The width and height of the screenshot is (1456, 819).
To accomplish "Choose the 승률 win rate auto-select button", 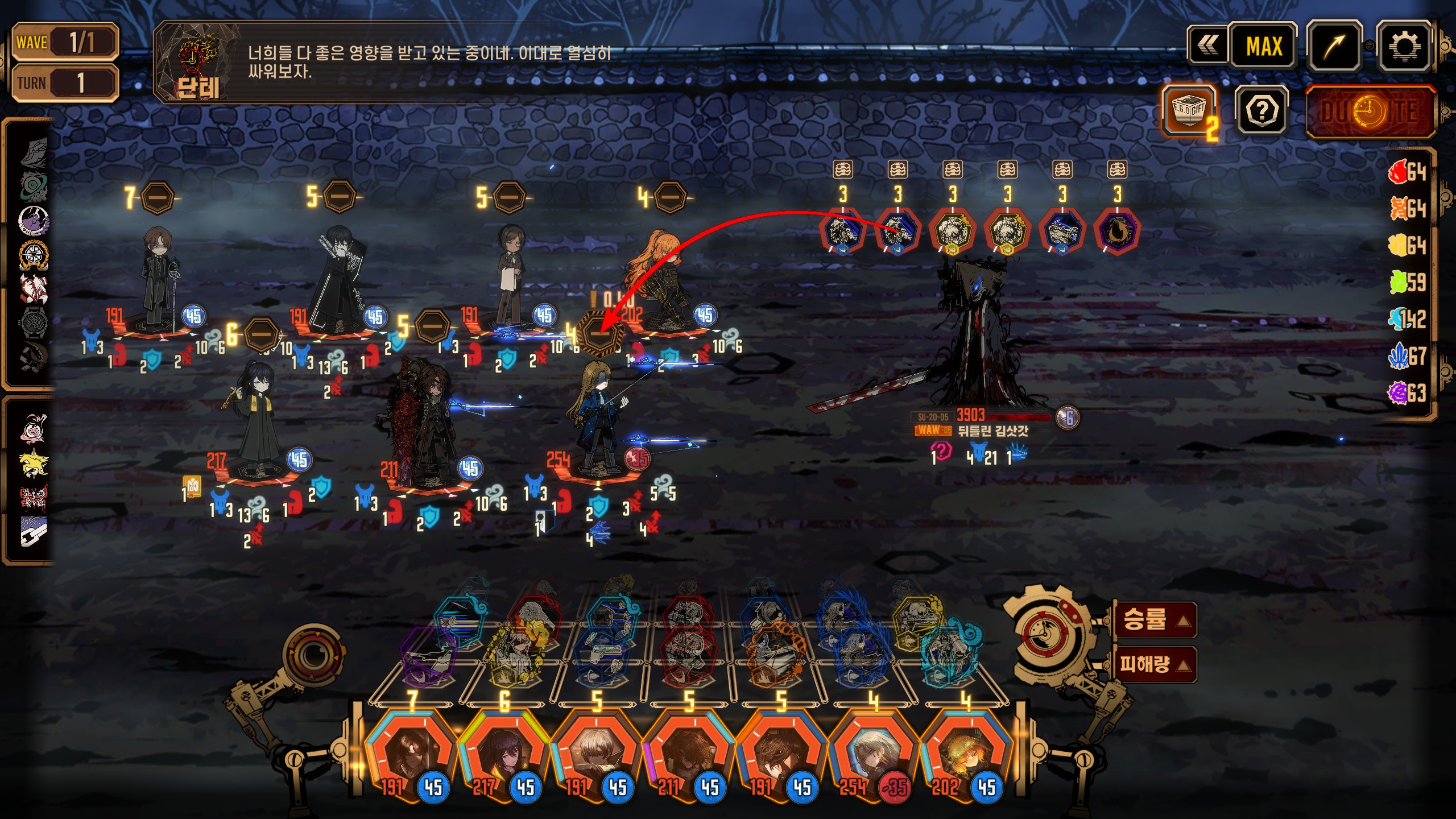I will [1153, 619].
